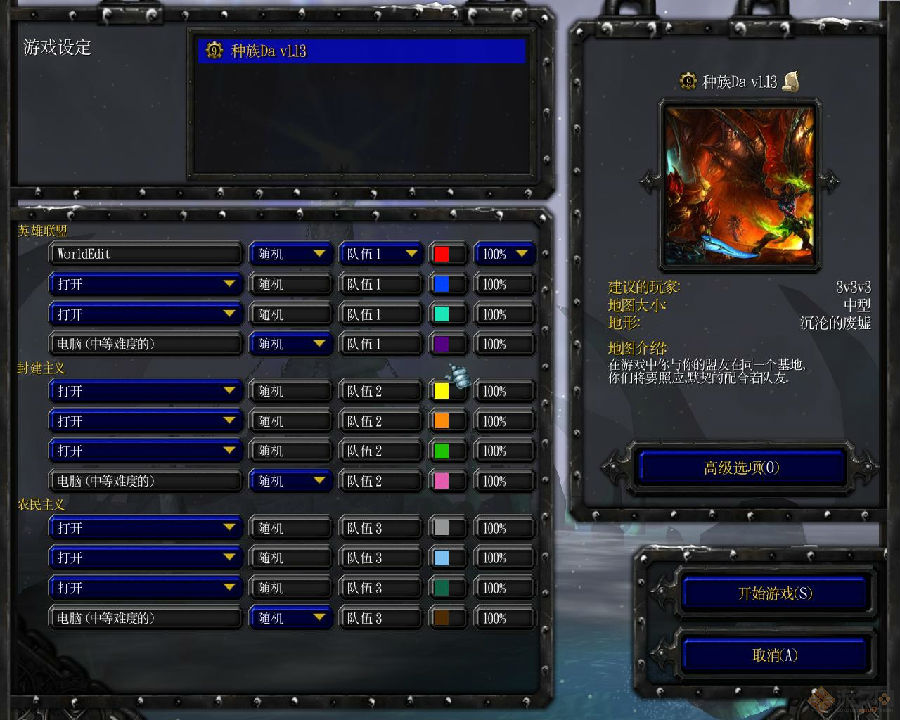Viewport: 900px width, 720px height.
Task: Open the slot dropdown beside the light blue swatch
Action: (145, 558)
